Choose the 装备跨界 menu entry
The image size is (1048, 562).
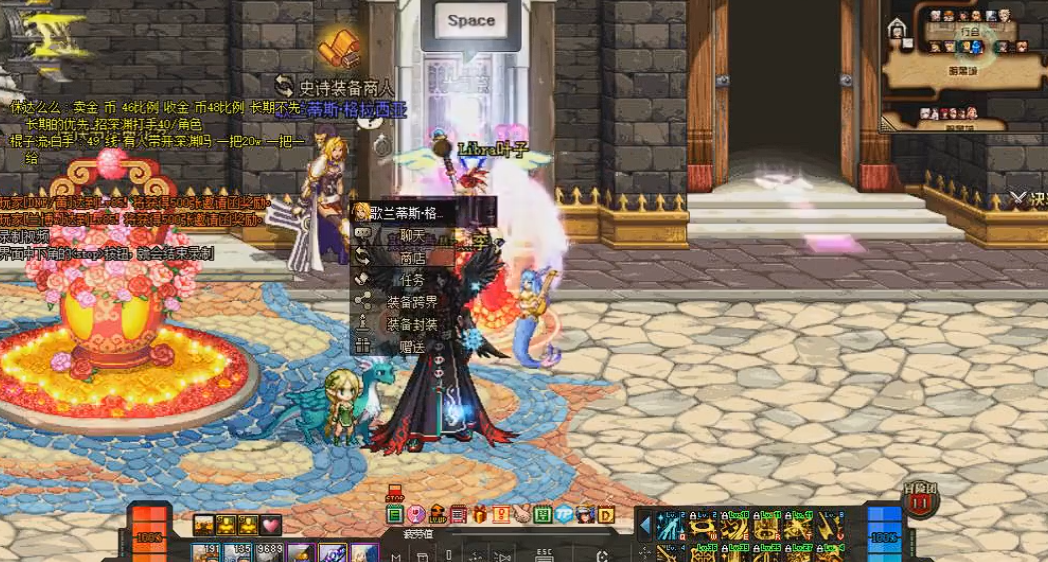[412, 302]
